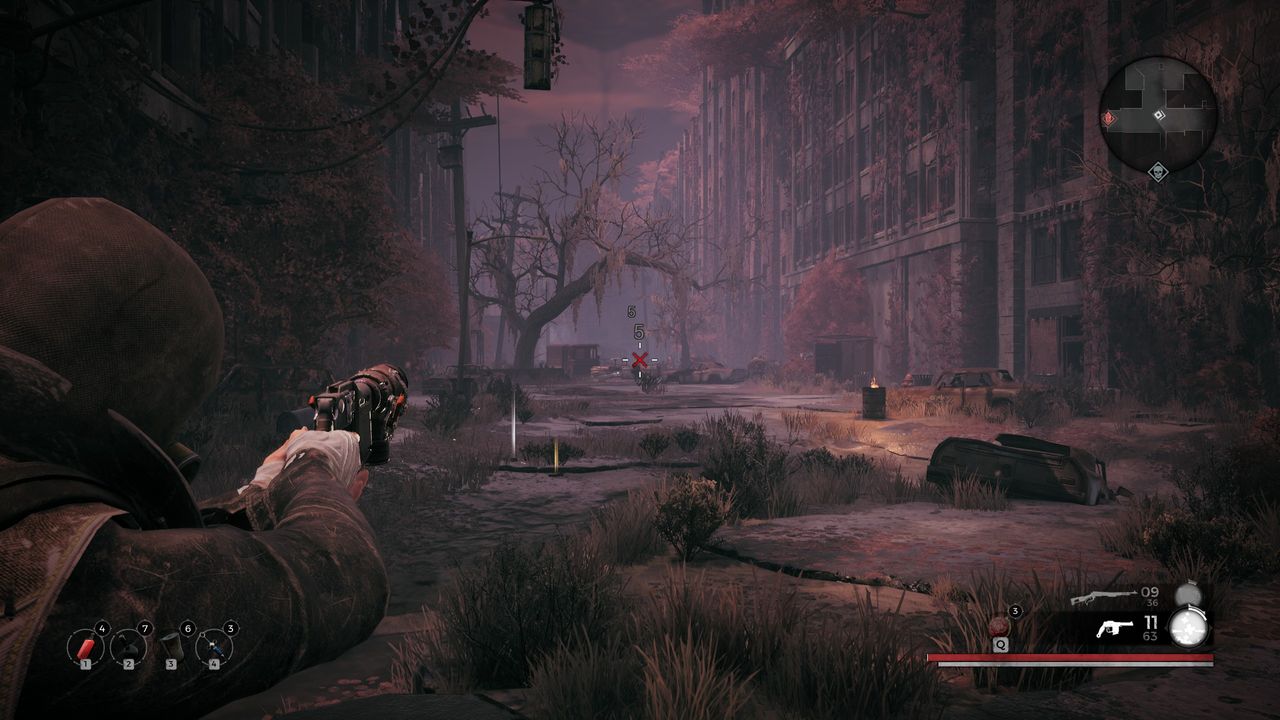Select the red crystal marker on minimap
This screenshot has height=720, width=1280.
pyautogui.click(x=1109, y=118)
